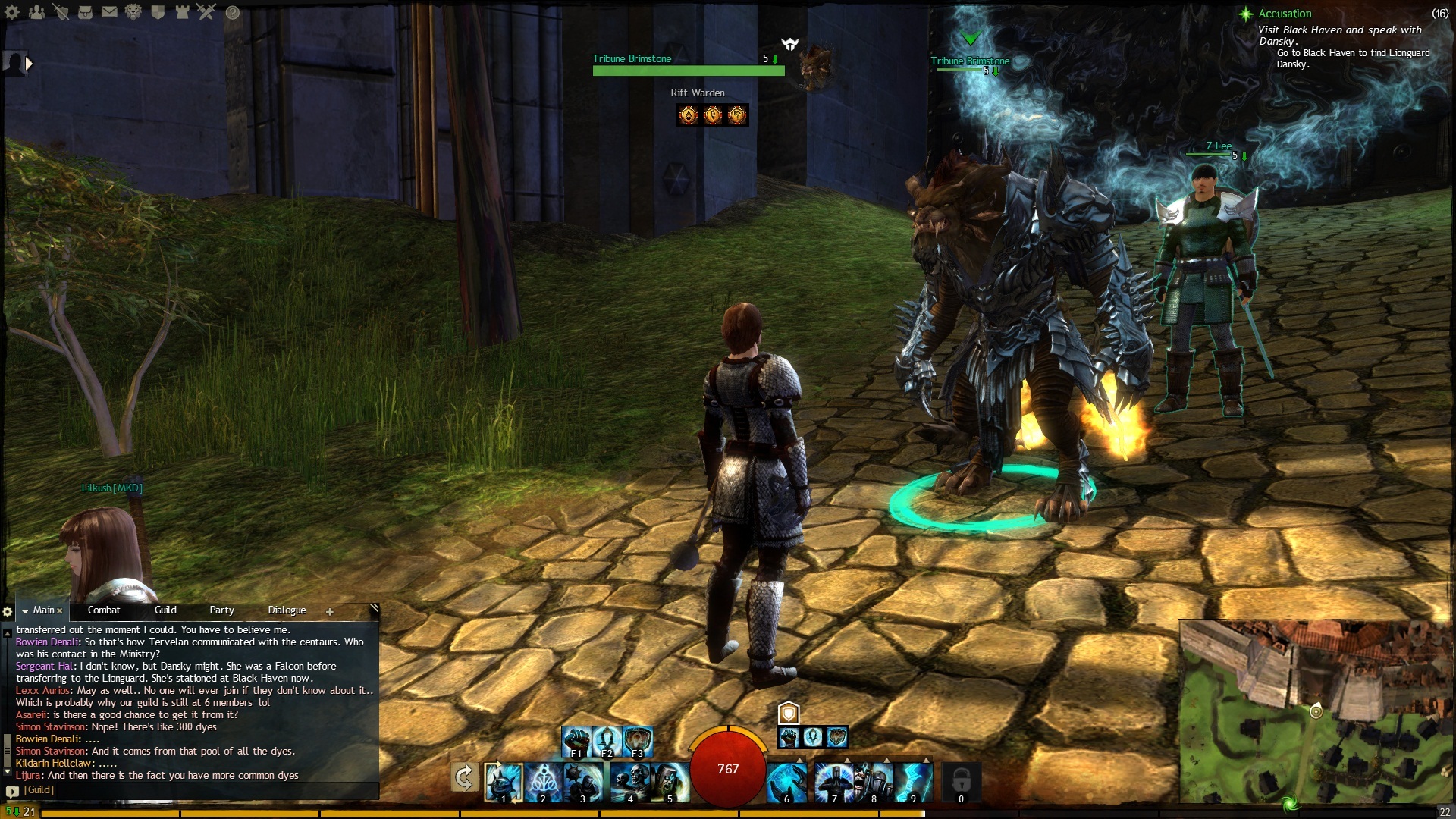Switch to the Dialogue chat tab
The width and height of the screenshot is (1456, 819).
(x=287, y=610)
